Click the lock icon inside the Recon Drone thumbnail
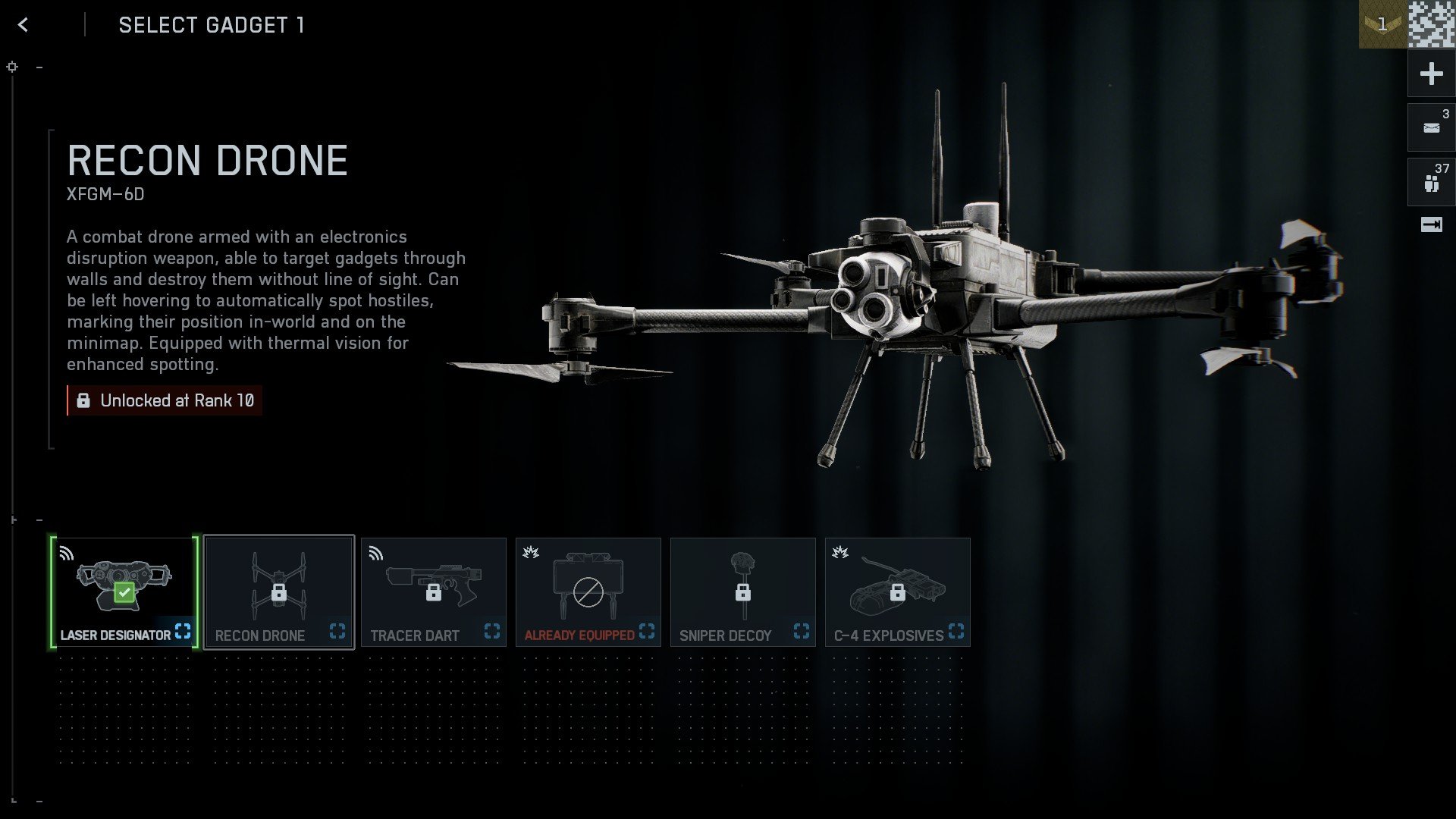Screen dimensions: 1456x819 pos(278,595)
